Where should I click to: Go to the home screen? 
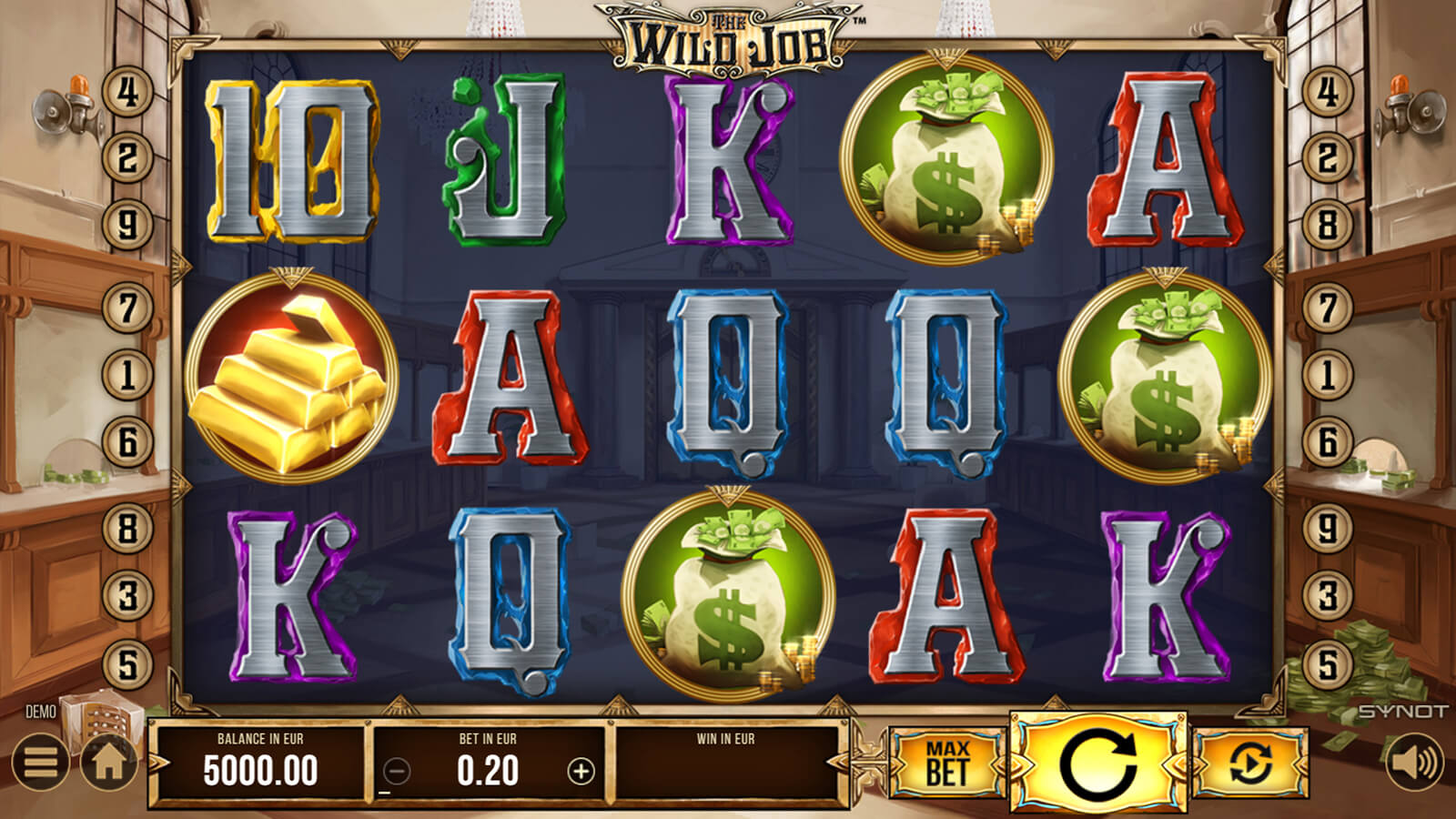[108, 763]
